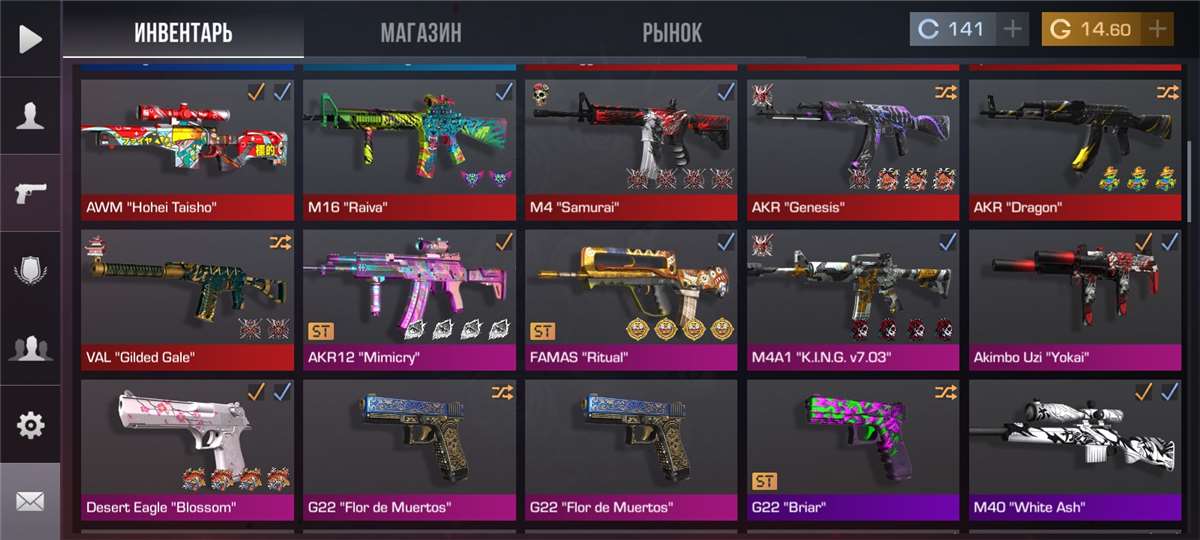Pick the G22 "Briar" pistol skin
Viewport: 1200px width, 540px height.
click(853, 450)
